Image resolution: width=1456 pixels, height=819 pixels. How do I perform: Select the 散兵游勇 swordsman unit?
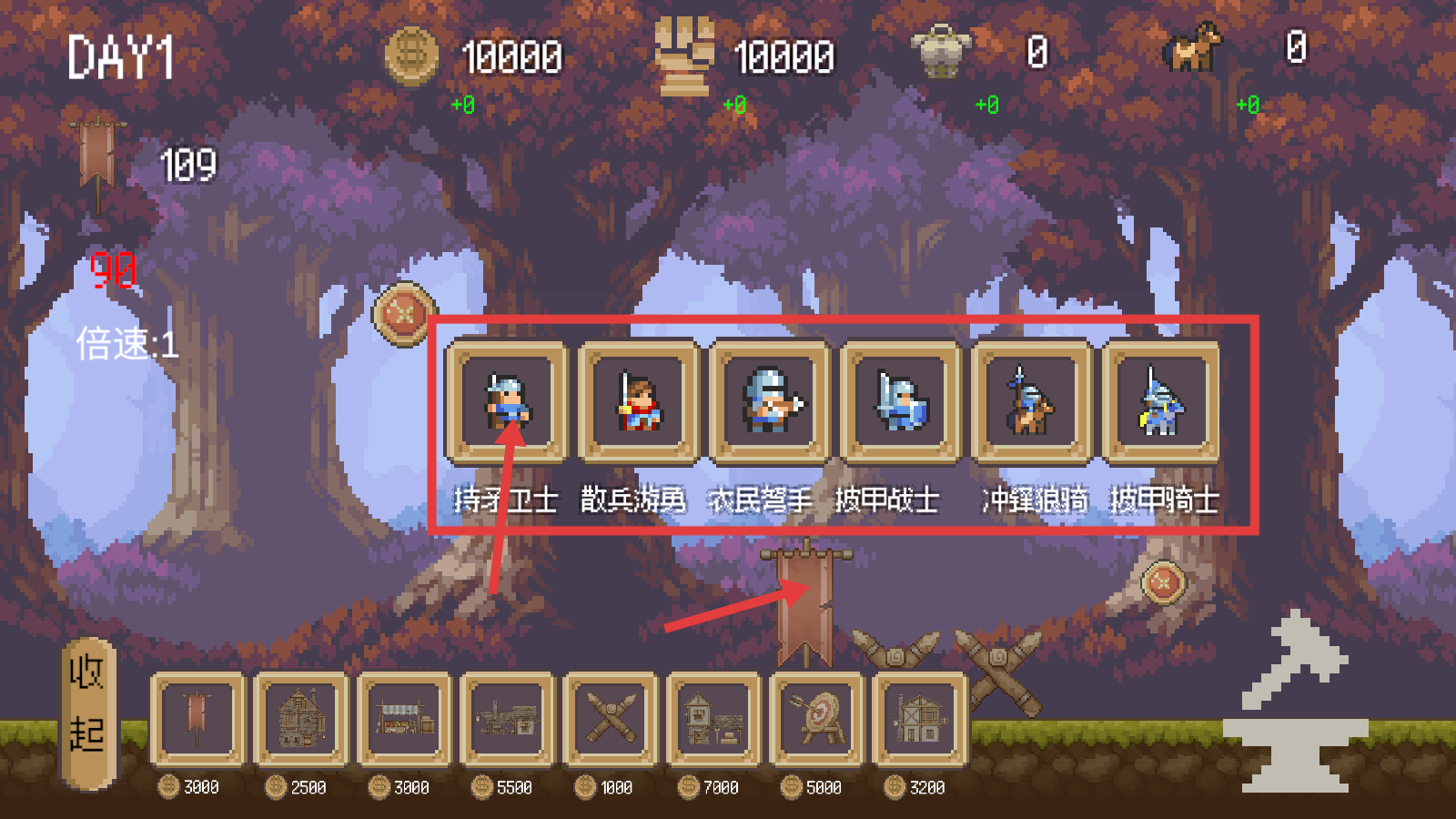coord(638,401)
